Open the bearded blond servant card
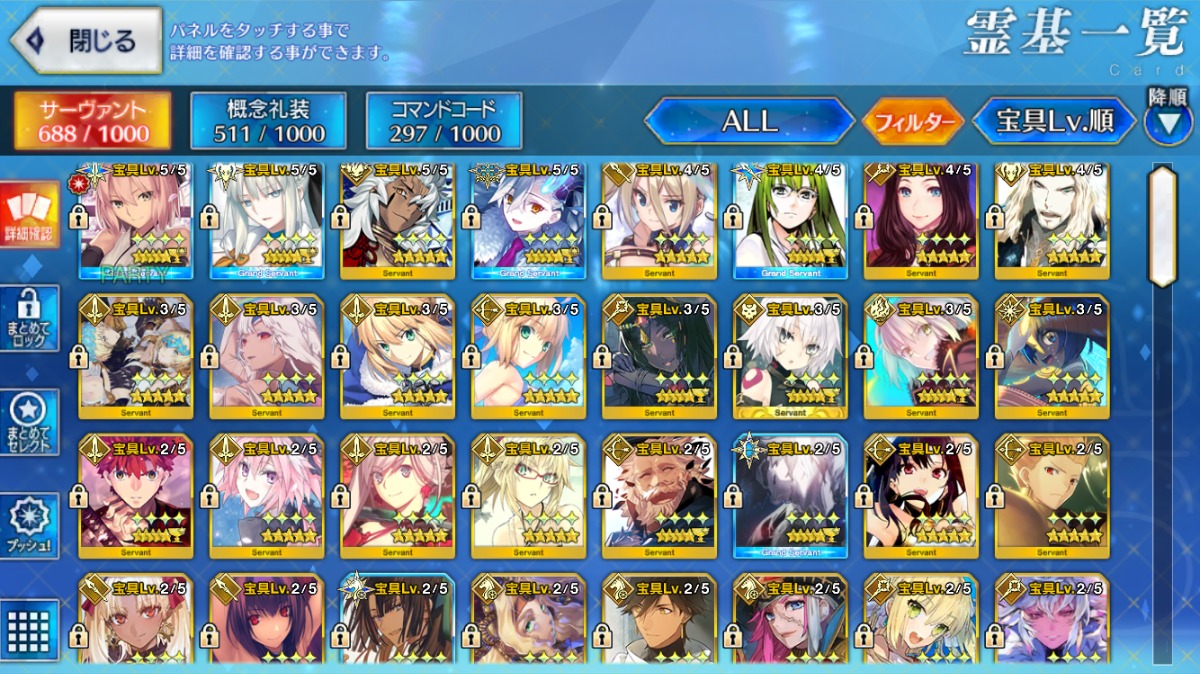This screenshot has width=1200, height=674. [x=1052, y=220]
